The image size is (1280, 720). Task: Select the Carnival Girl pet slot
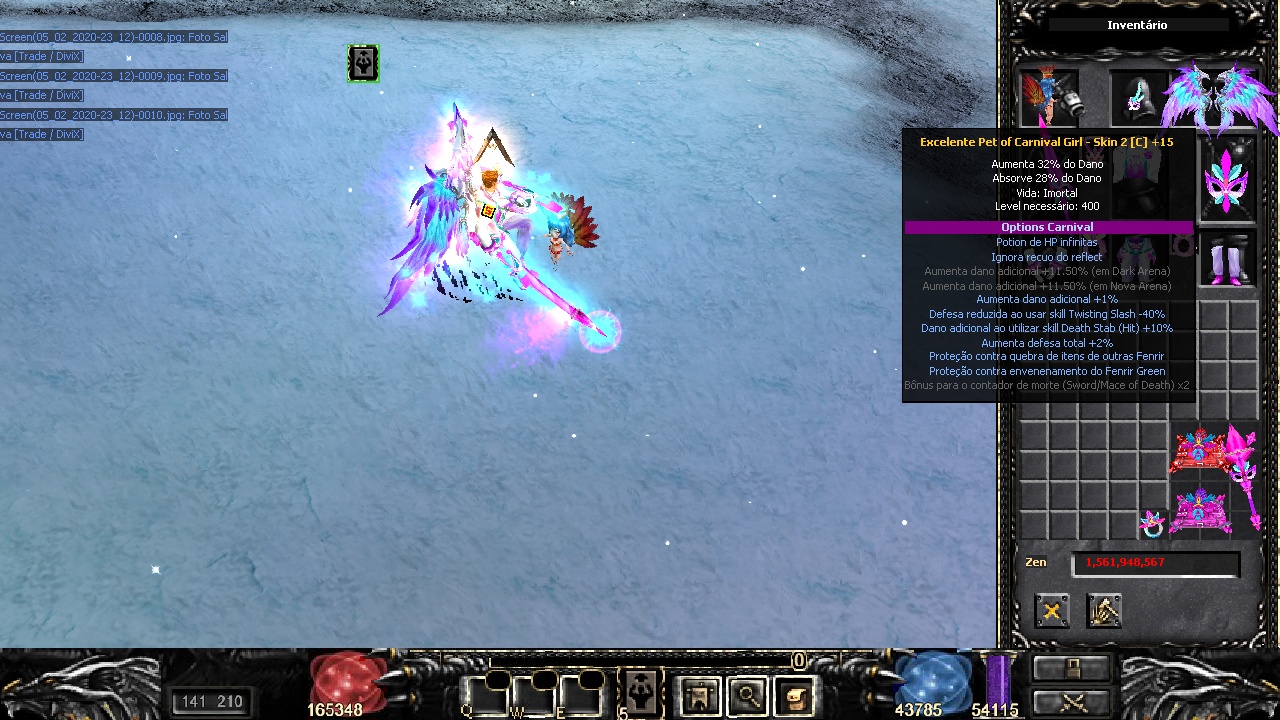pyautogui.click(x=1049, y=96)
